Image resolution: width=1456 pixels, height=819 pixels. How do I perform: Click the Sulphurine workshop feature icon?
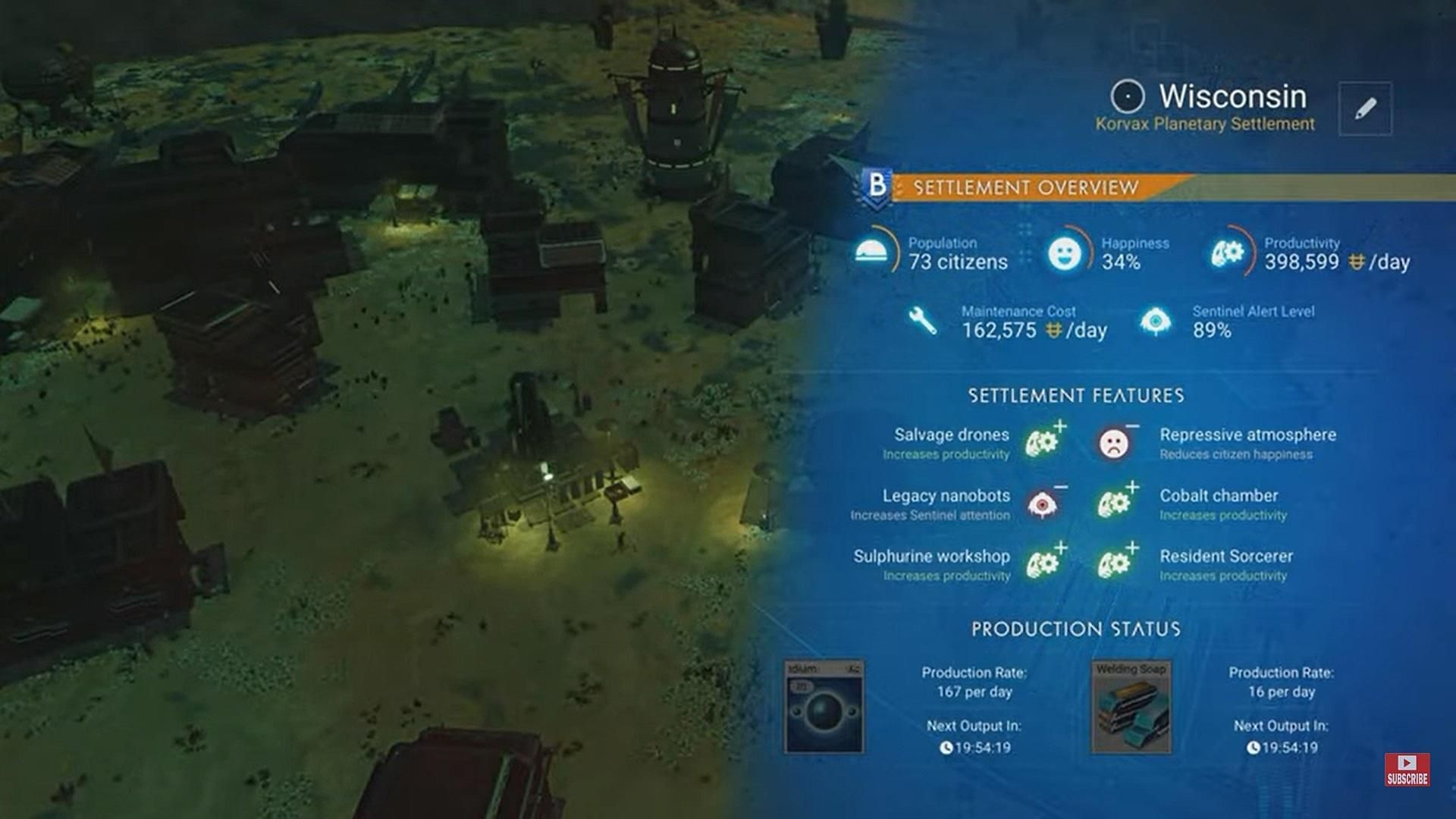[x=1041, y=565]
